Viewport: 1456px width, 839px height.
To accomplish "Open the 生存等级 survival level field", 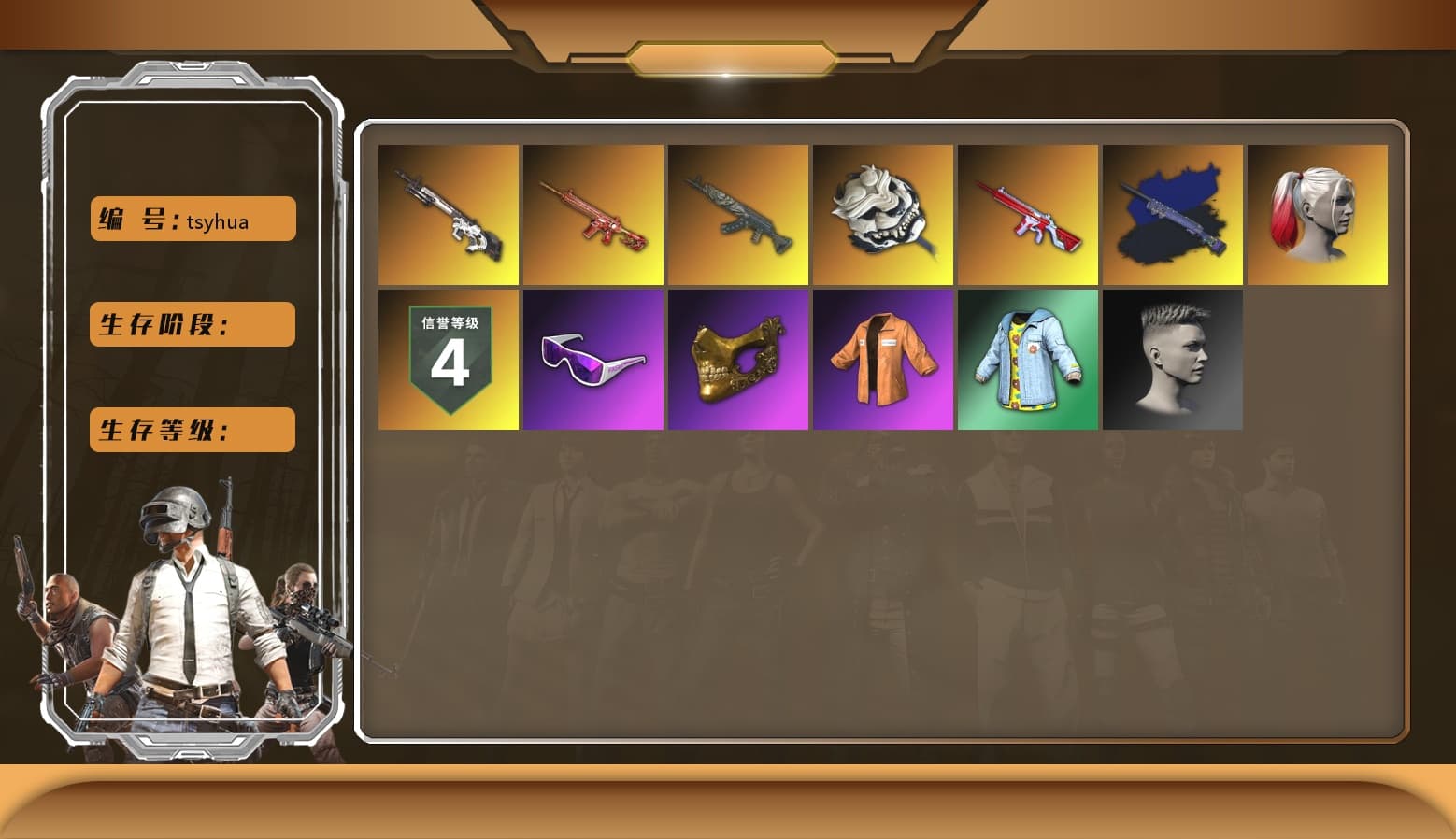I will (192, 430).
